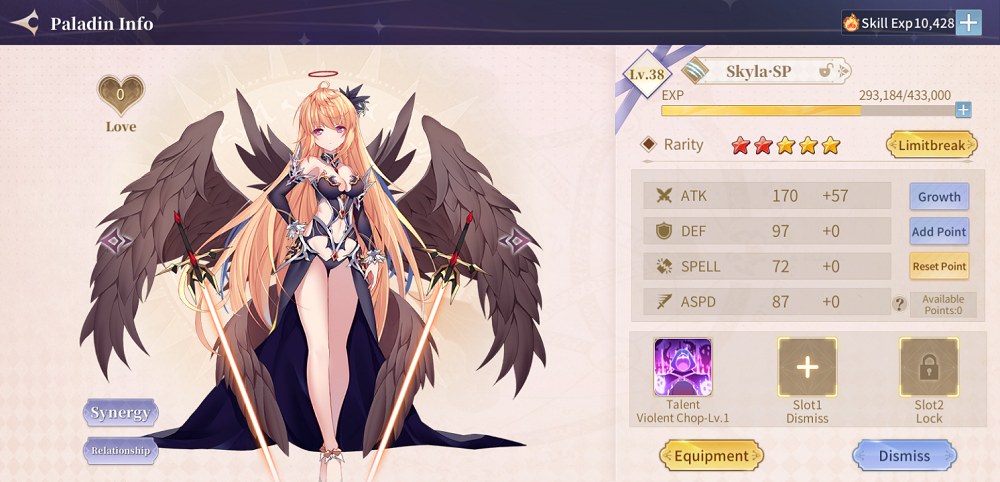Screen dimensions: 1000x482
Task: Select the Violent Chop talent icon
Action: click(683, 367)
